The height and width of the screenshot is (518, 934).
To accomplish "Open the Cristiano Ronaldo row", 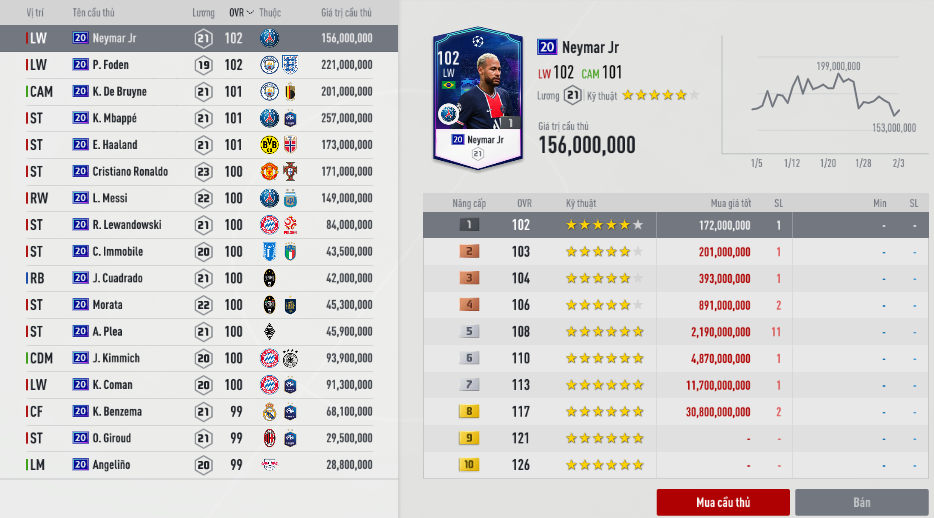I will (x=200, y=172).
